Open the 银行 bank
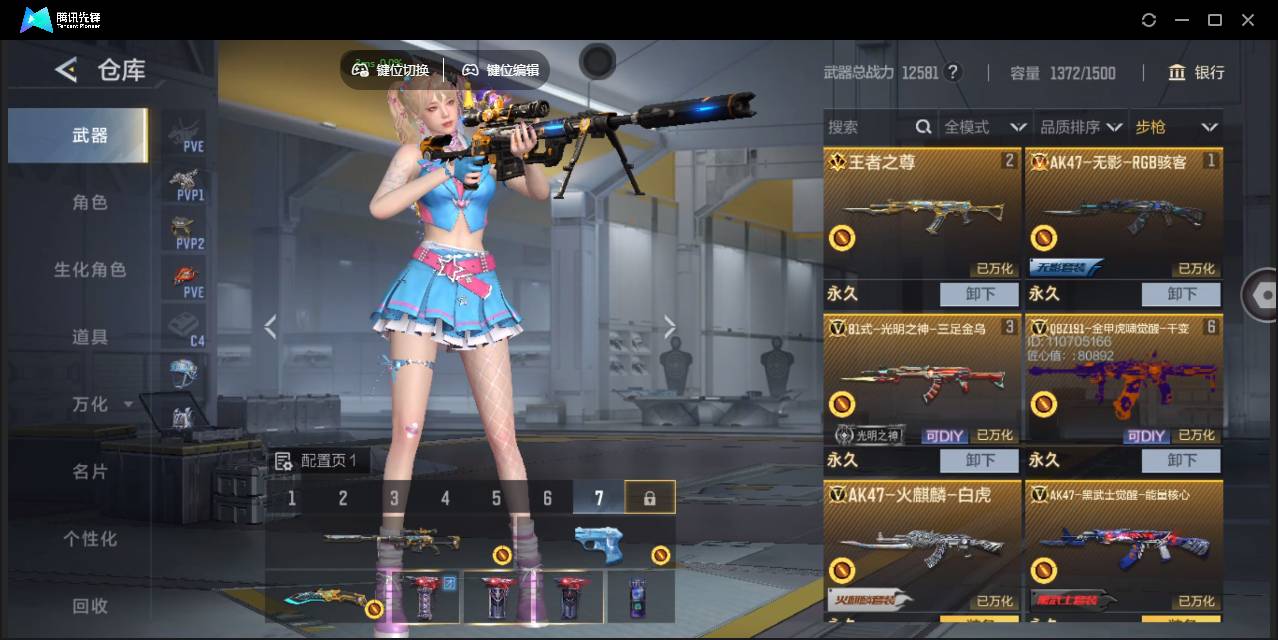The image size is (1278, 640). (1196, 72)
